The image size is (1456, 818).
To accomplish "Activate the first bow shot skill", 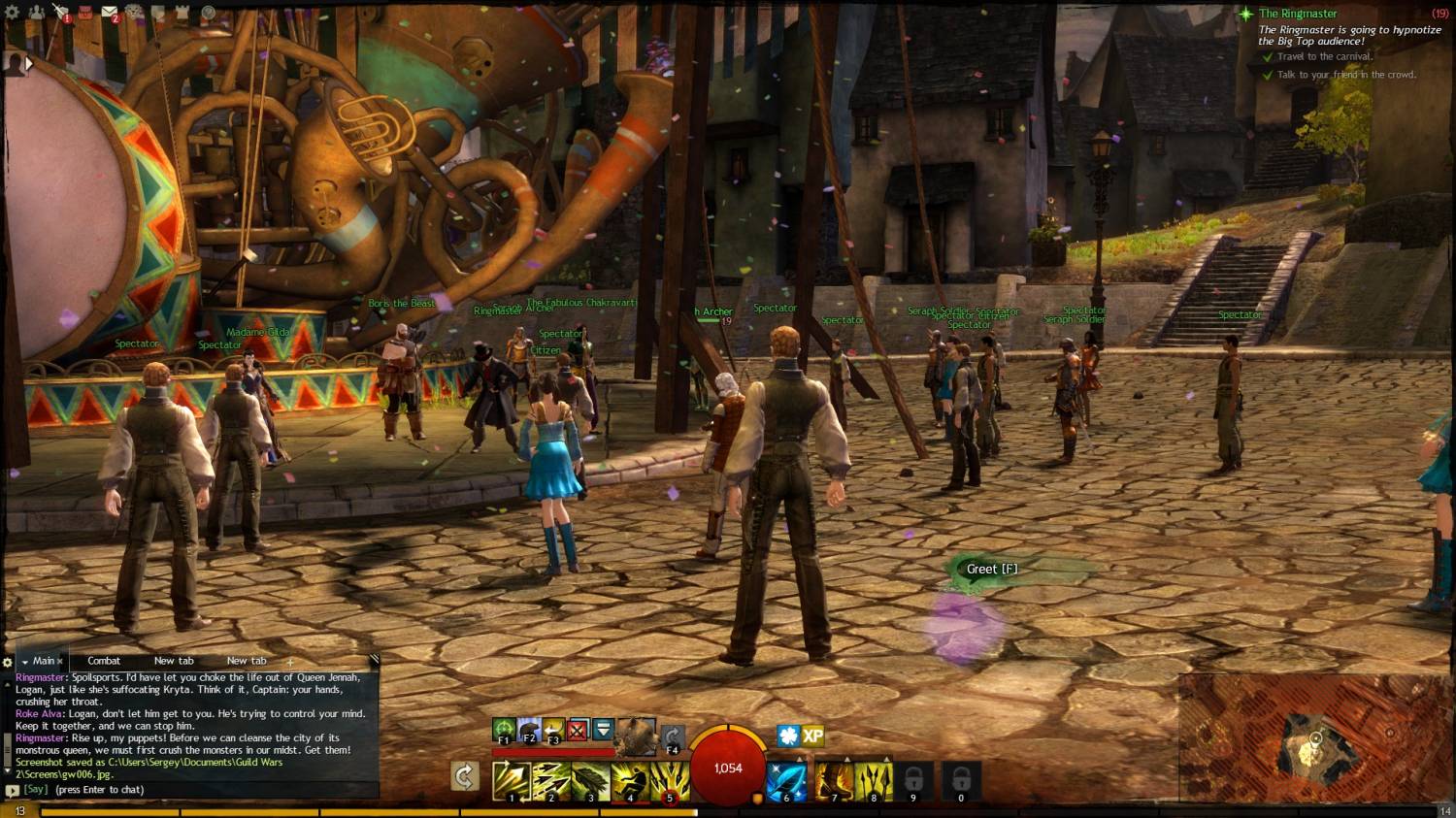I will point(511,781).
